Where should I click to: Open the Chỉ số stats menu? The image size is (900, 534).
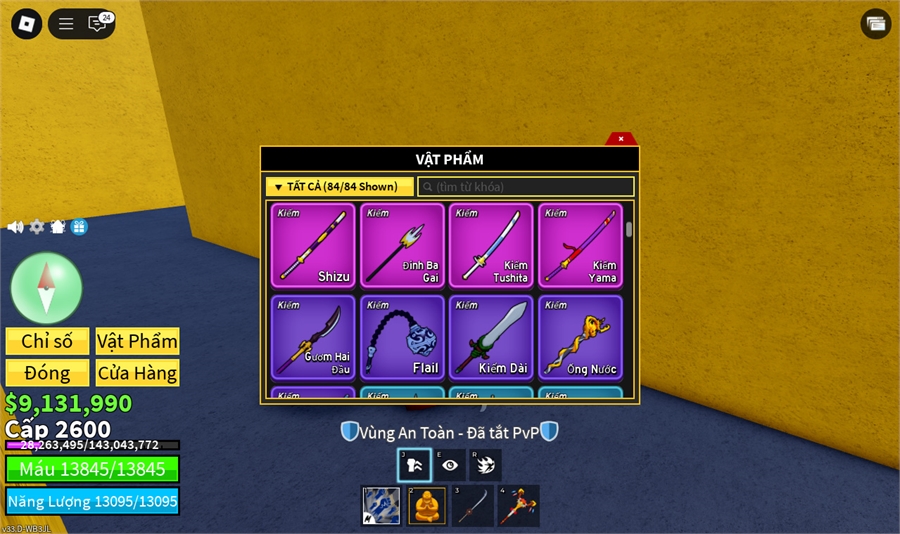(47, 341)
